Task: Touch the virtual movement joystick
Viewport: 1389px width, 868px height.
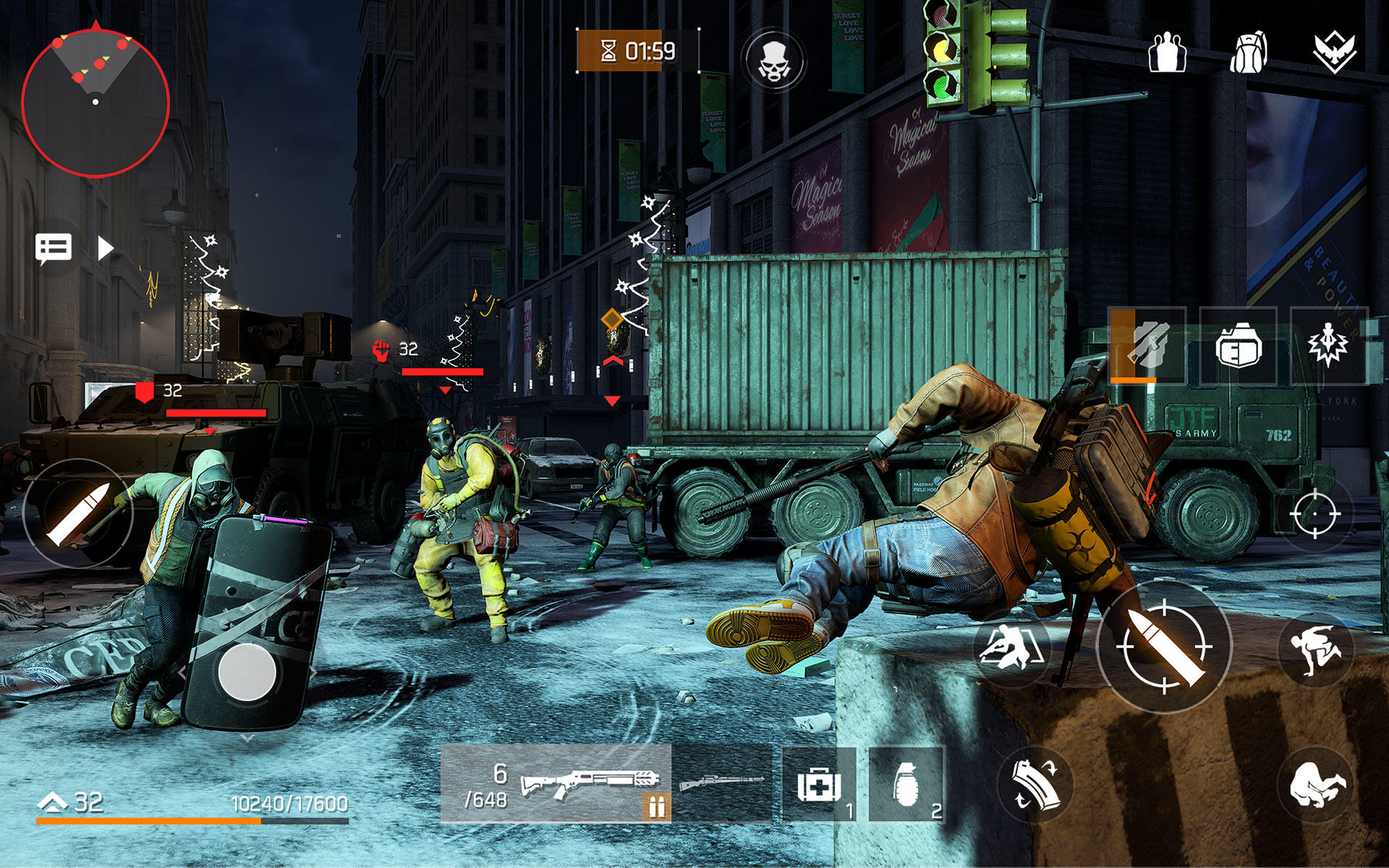Action: coord(247,672)
